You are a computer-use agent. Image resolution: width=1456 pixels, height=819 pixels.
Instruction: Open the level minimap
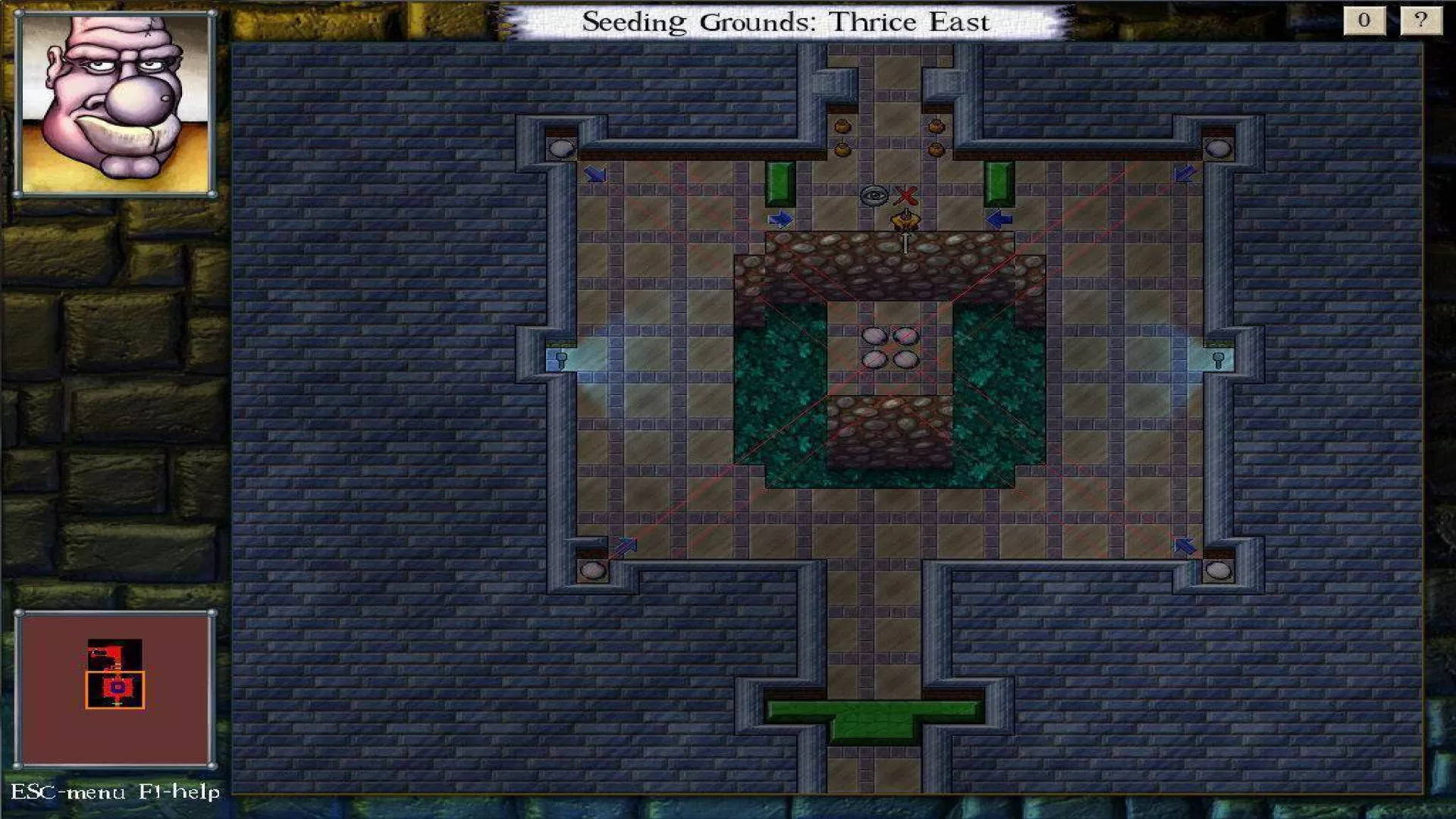(115, 689)
